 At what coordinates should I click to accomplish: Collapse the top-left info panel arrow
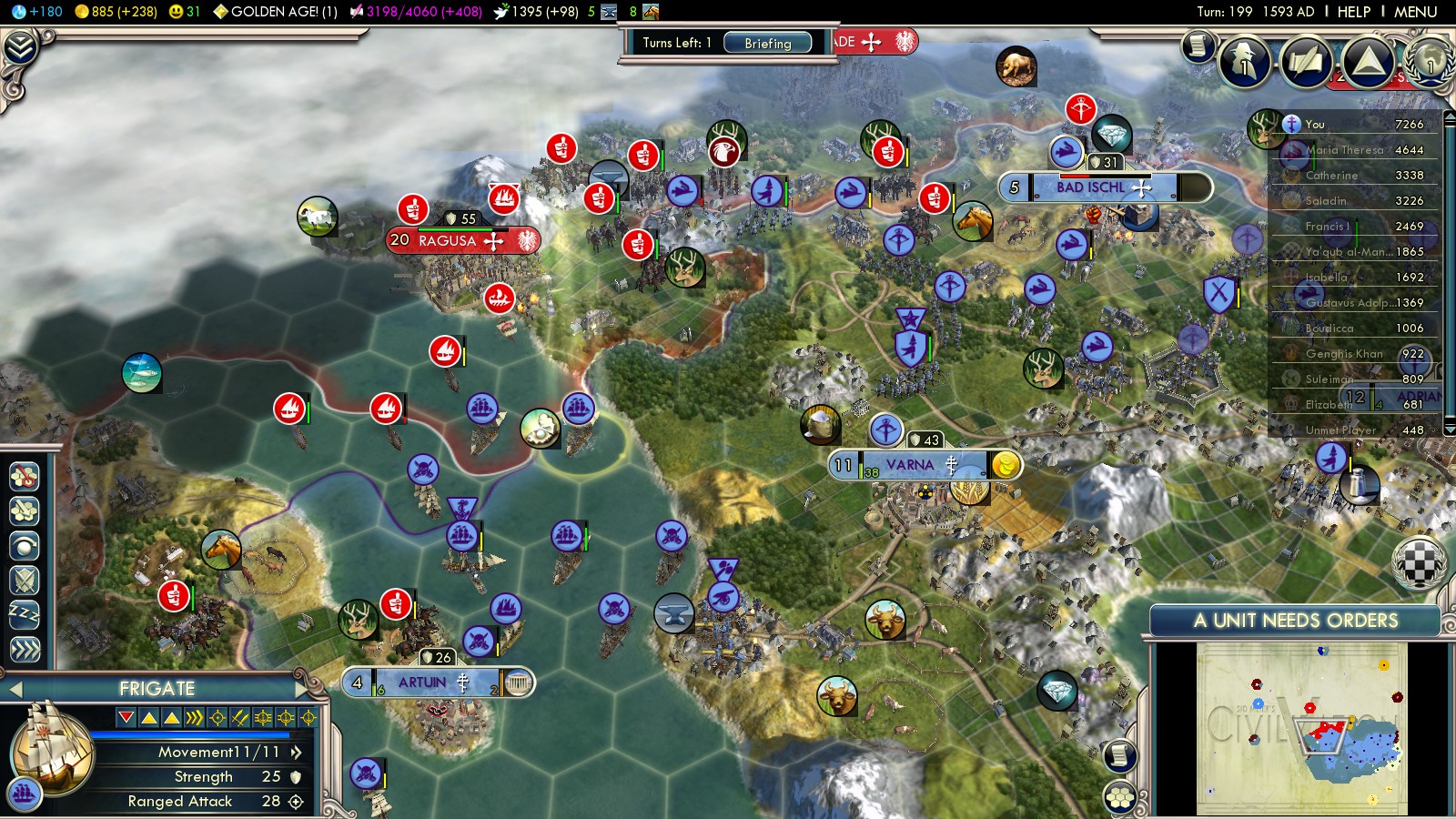pos(20,46)
